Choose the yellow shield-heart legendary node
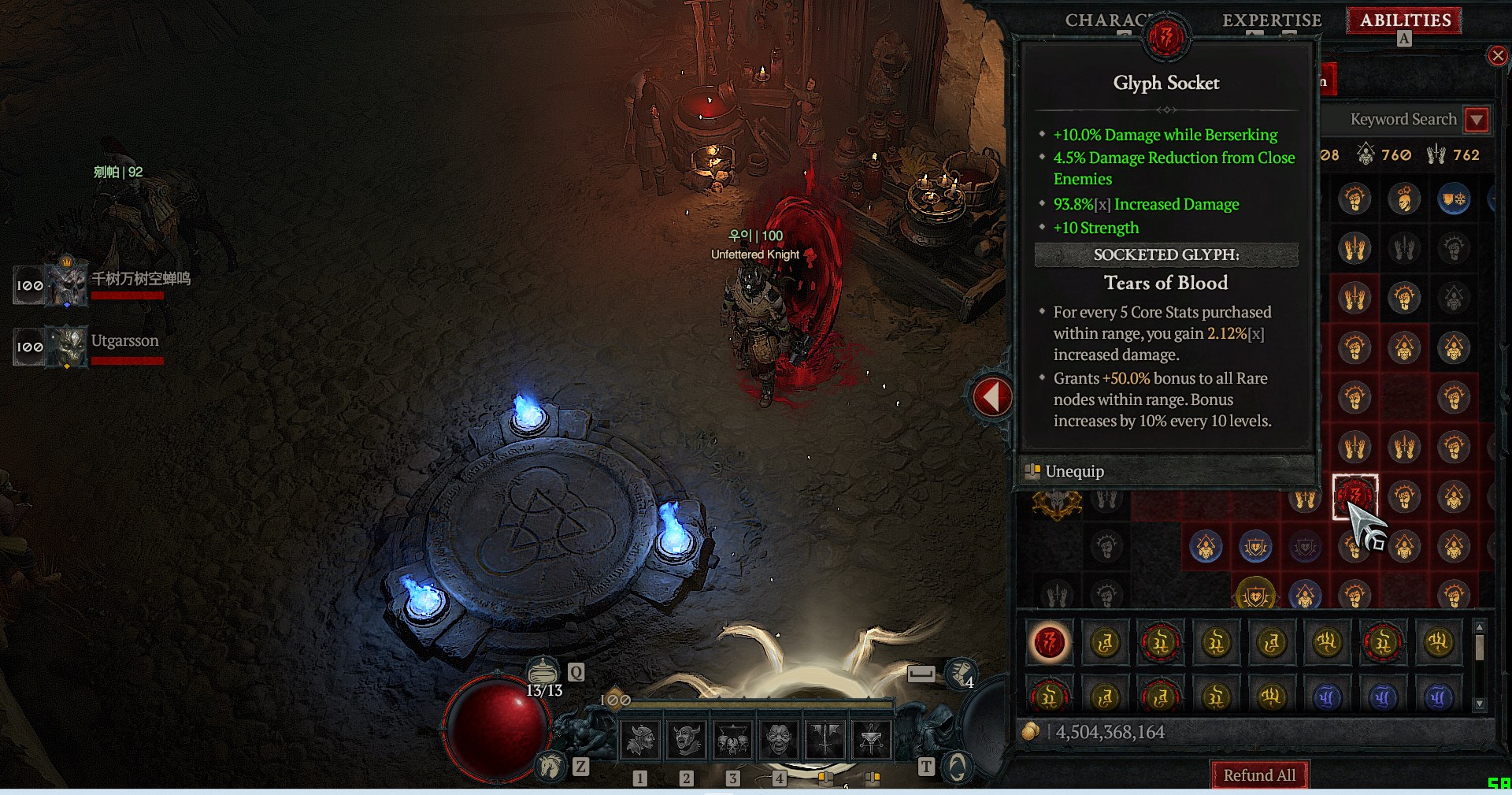 (x=1255, y=595)
